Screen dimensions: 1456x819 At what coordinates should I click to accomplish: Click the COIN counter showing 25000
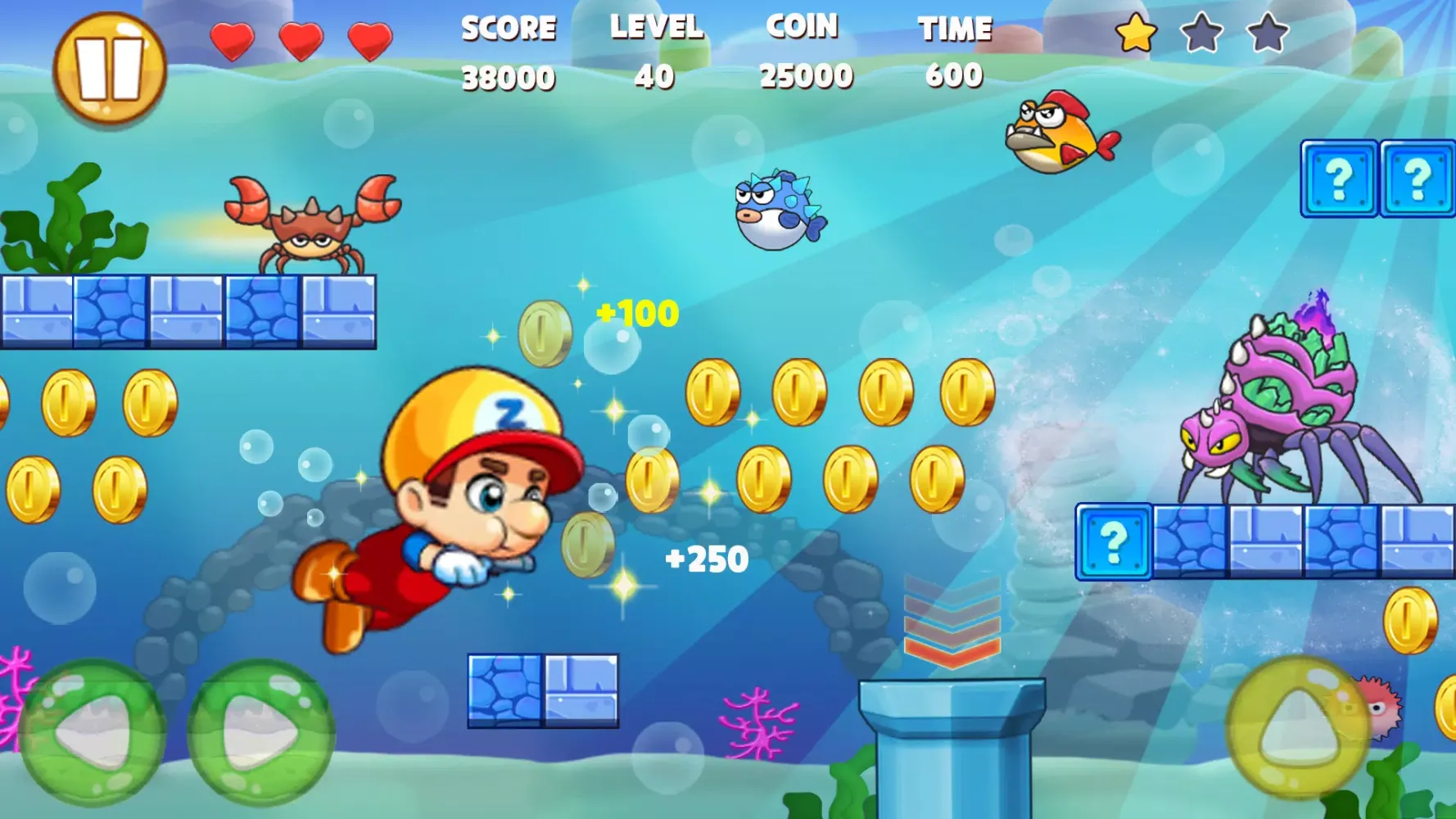806,77
